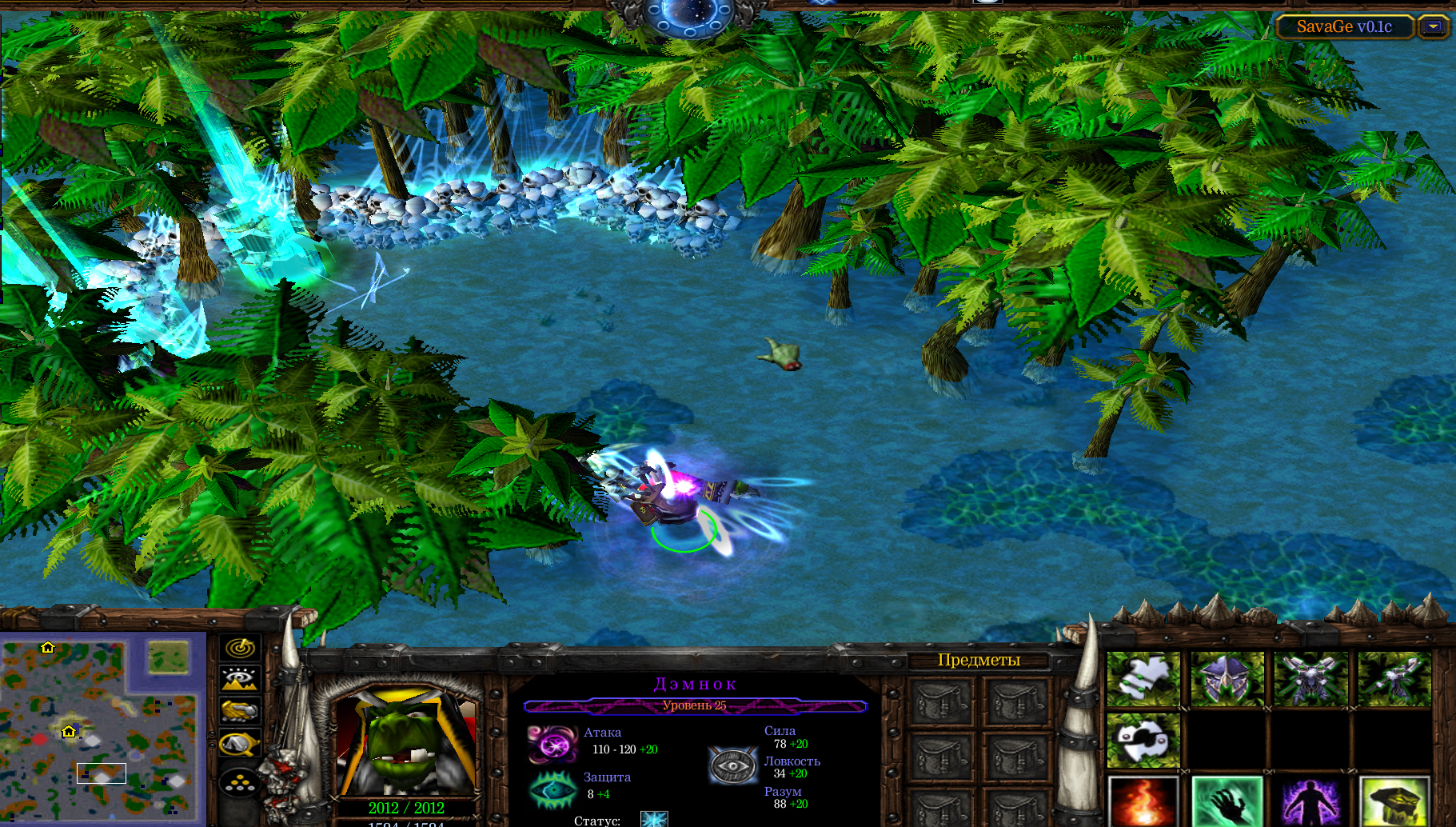
Task: Open the formation toggle button
Action: [240, 783]
